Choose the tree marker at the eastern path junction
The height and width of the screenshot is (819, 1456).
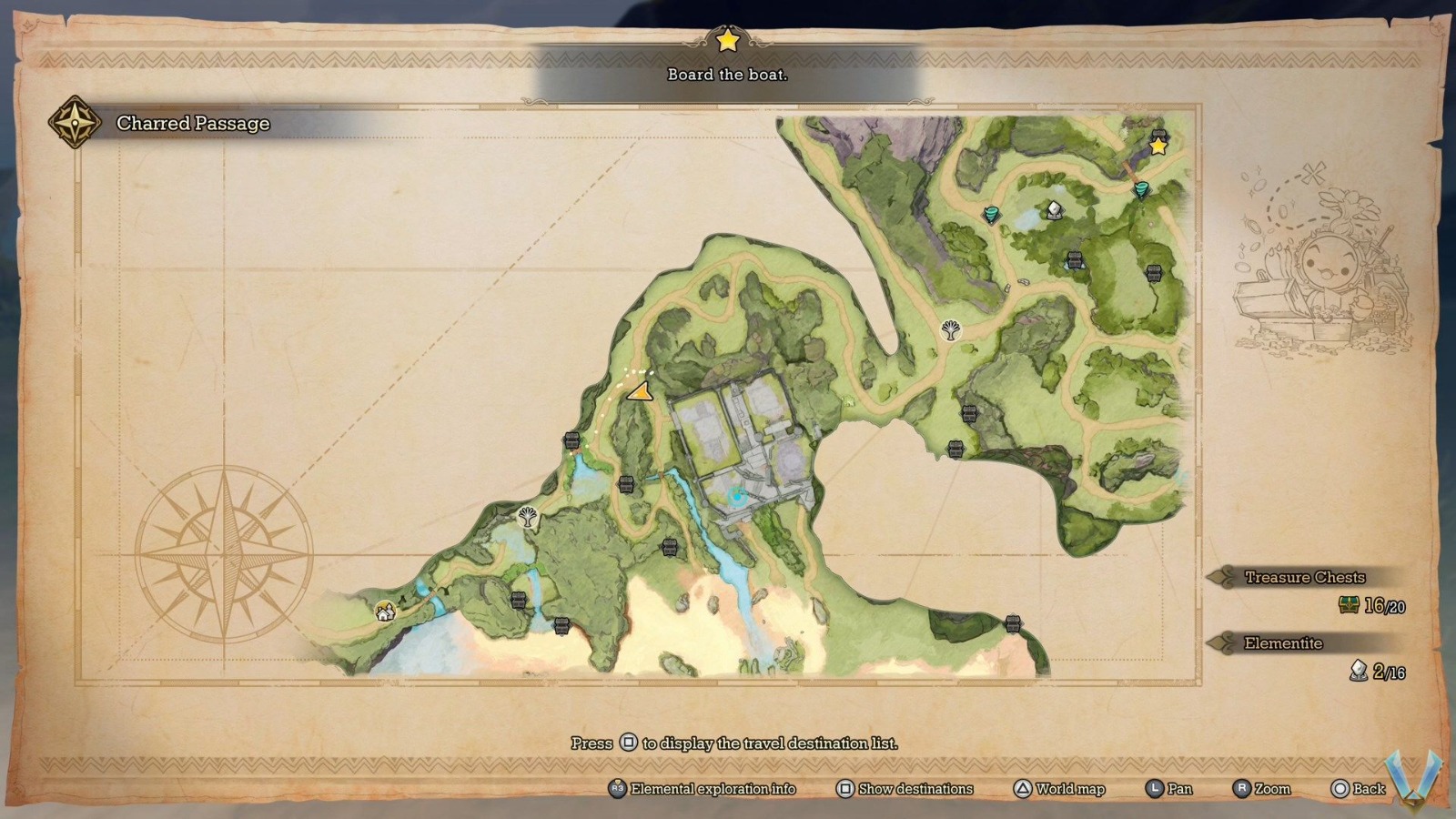click(951, 329)
